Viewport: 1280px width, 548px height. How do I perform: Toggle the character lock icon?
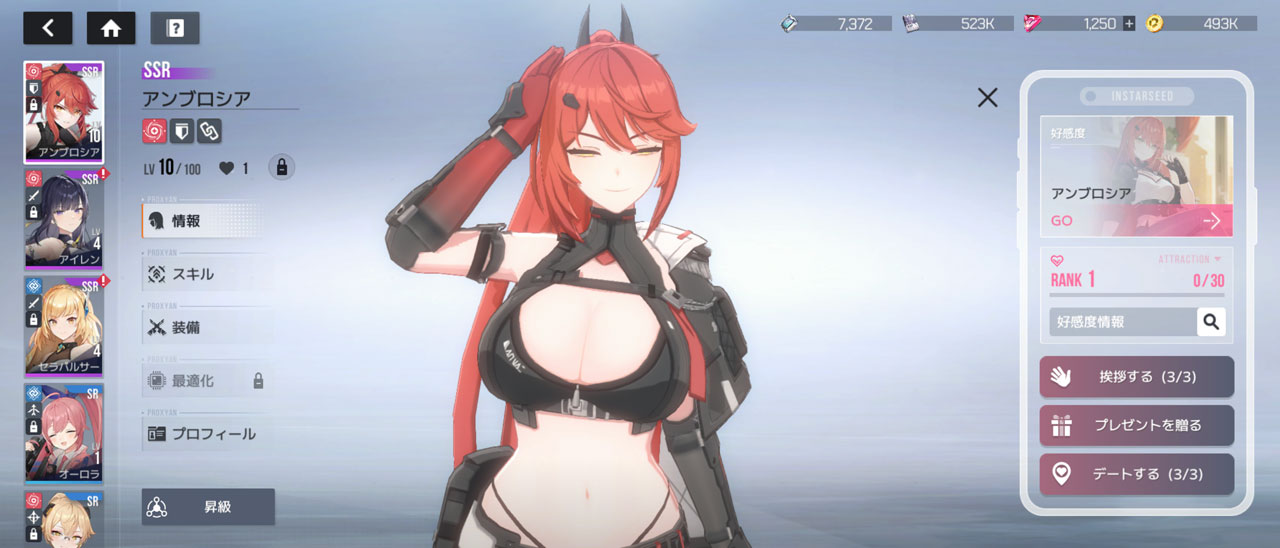click(x=281, y=168)
